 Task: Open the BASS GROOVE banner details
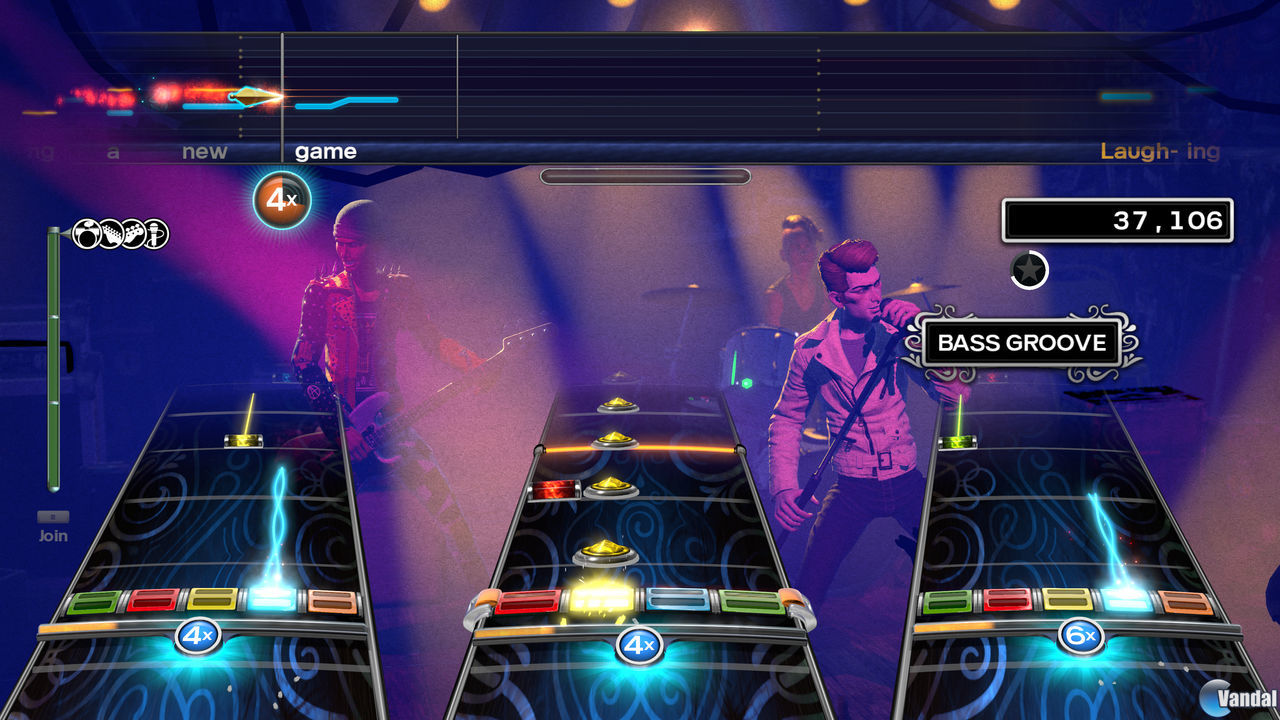click(1024, 343)
